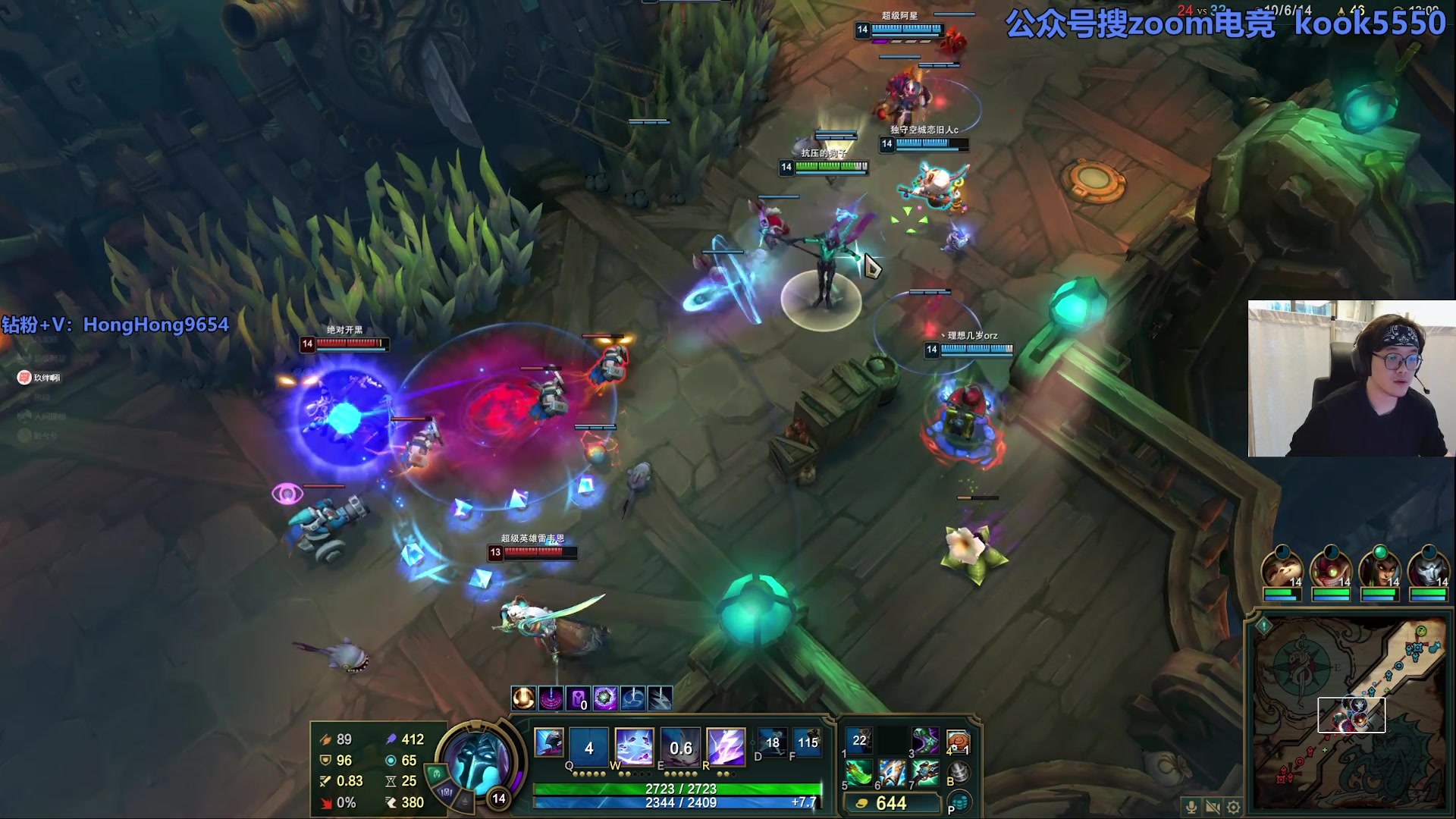Click Kassadin's champion portrait
Image resolution: width=1456 pixels, height=819 pixels.
pos(476,761)
